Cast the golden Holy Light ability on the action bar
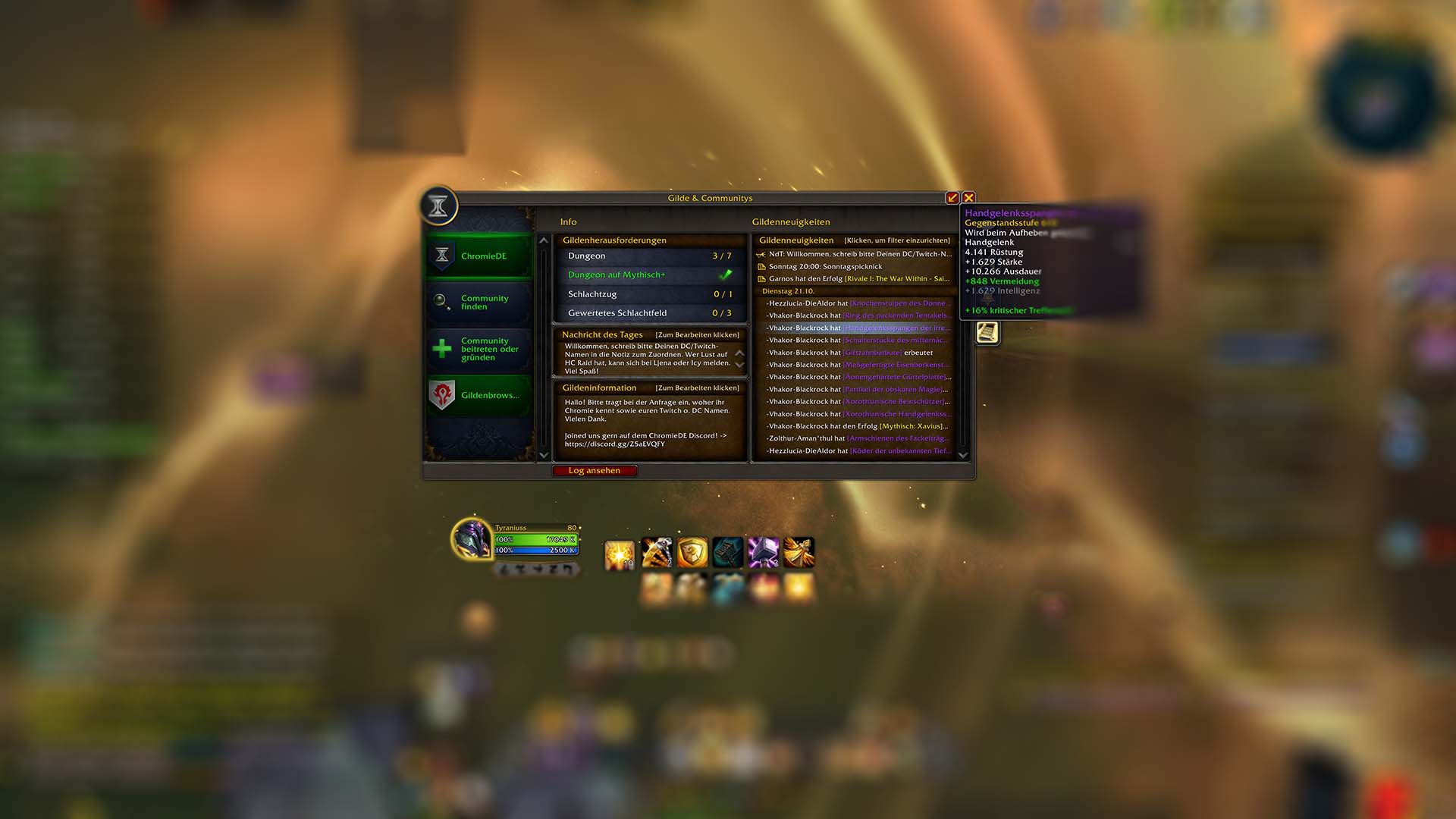Viewport: 1456px width, 819px height. [619, 552]
